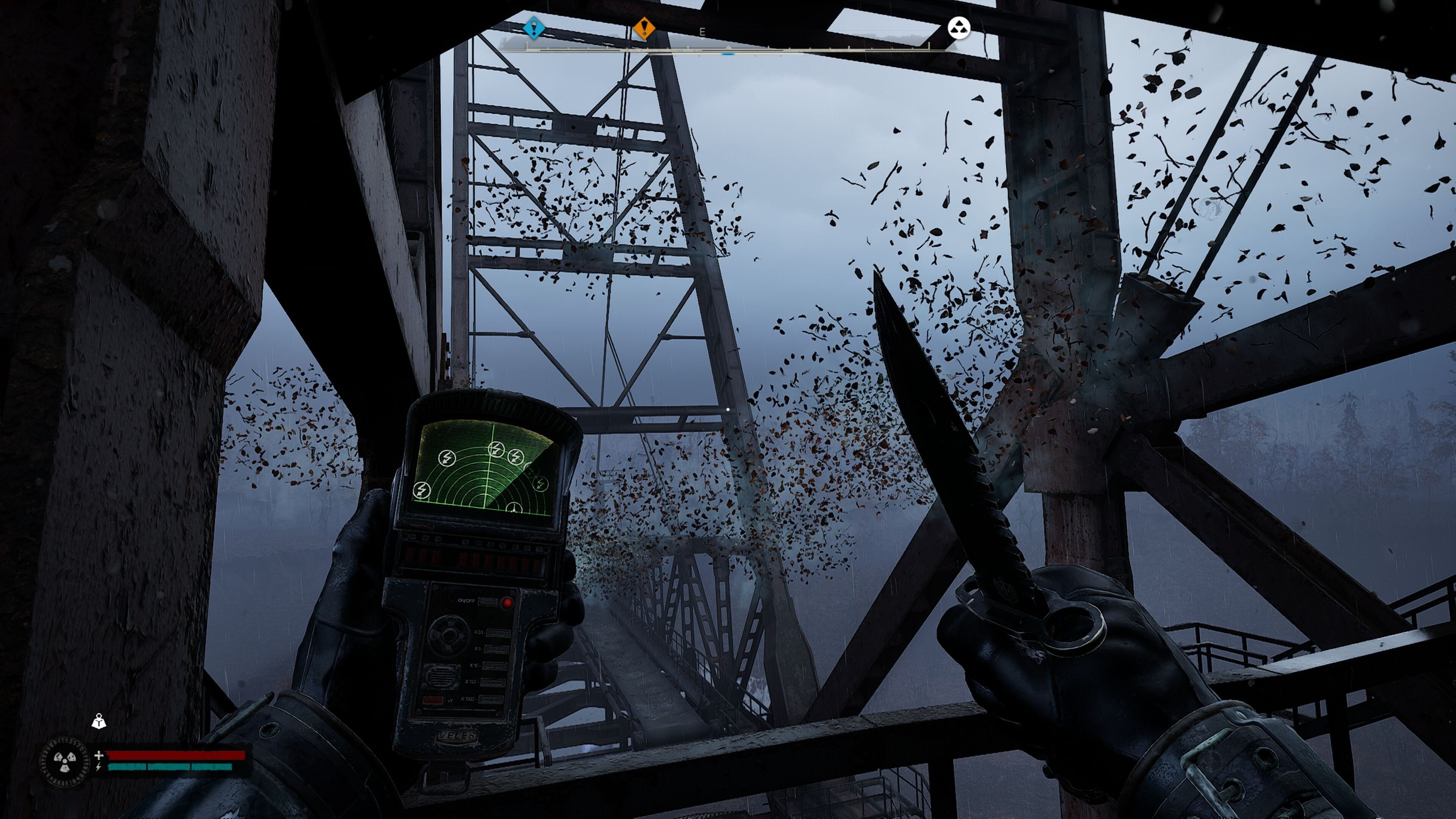The width and height of the screenshot is (1456, 819).
Task: Select the blue diamond quest marker on compass
Action: pyautogui.click(x=533, y=27)
